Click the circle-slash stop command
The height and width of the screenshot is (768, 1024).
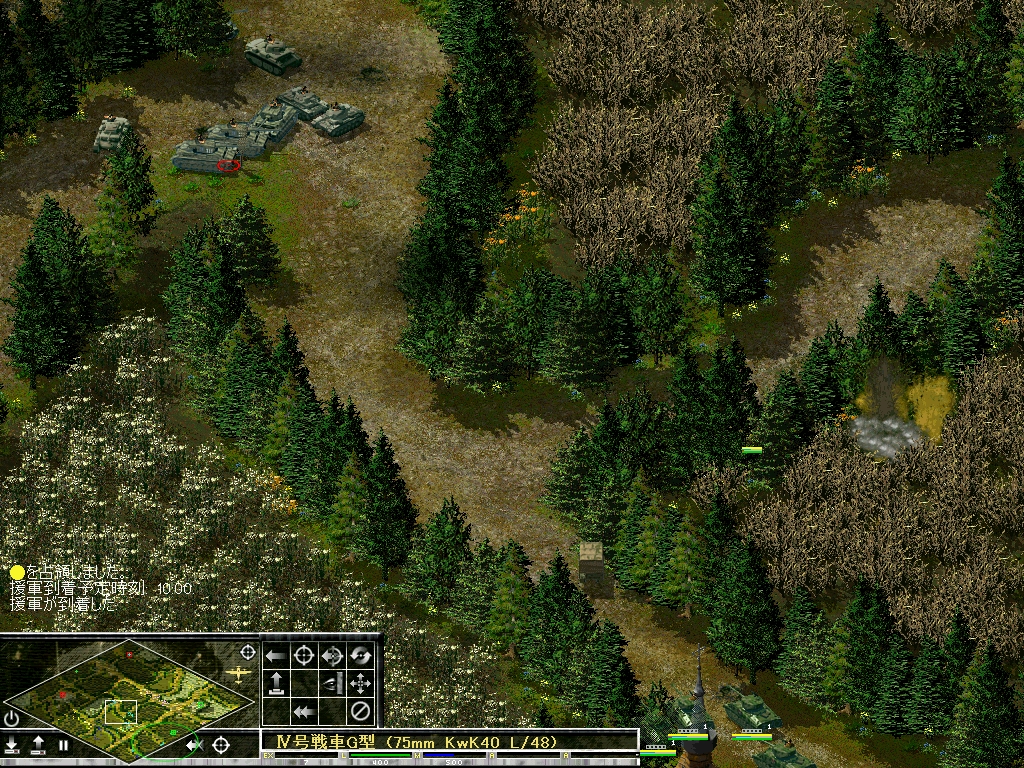tap(360, 712)
